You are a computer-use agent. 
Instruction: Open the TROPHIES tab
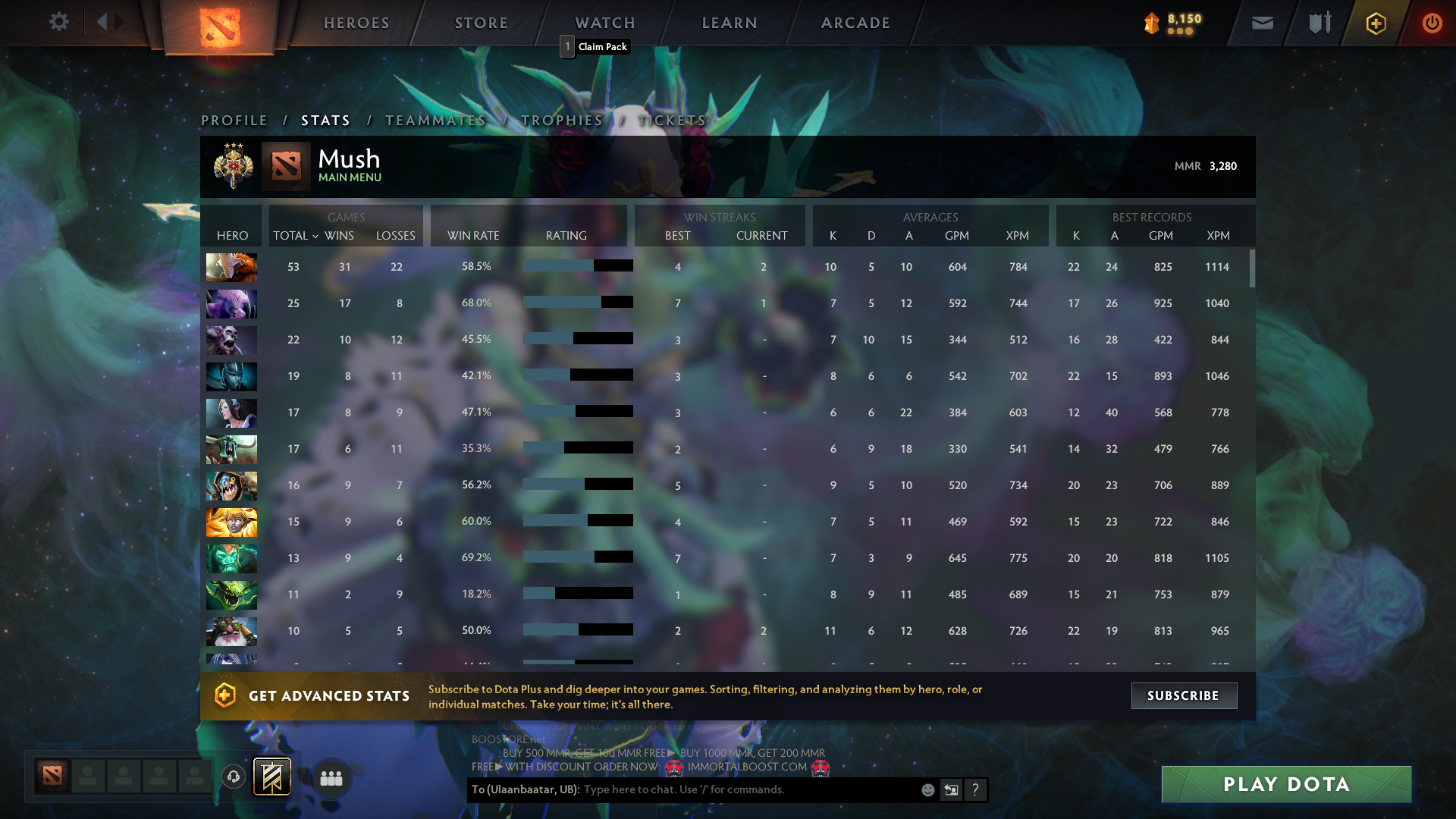point(560,120)
